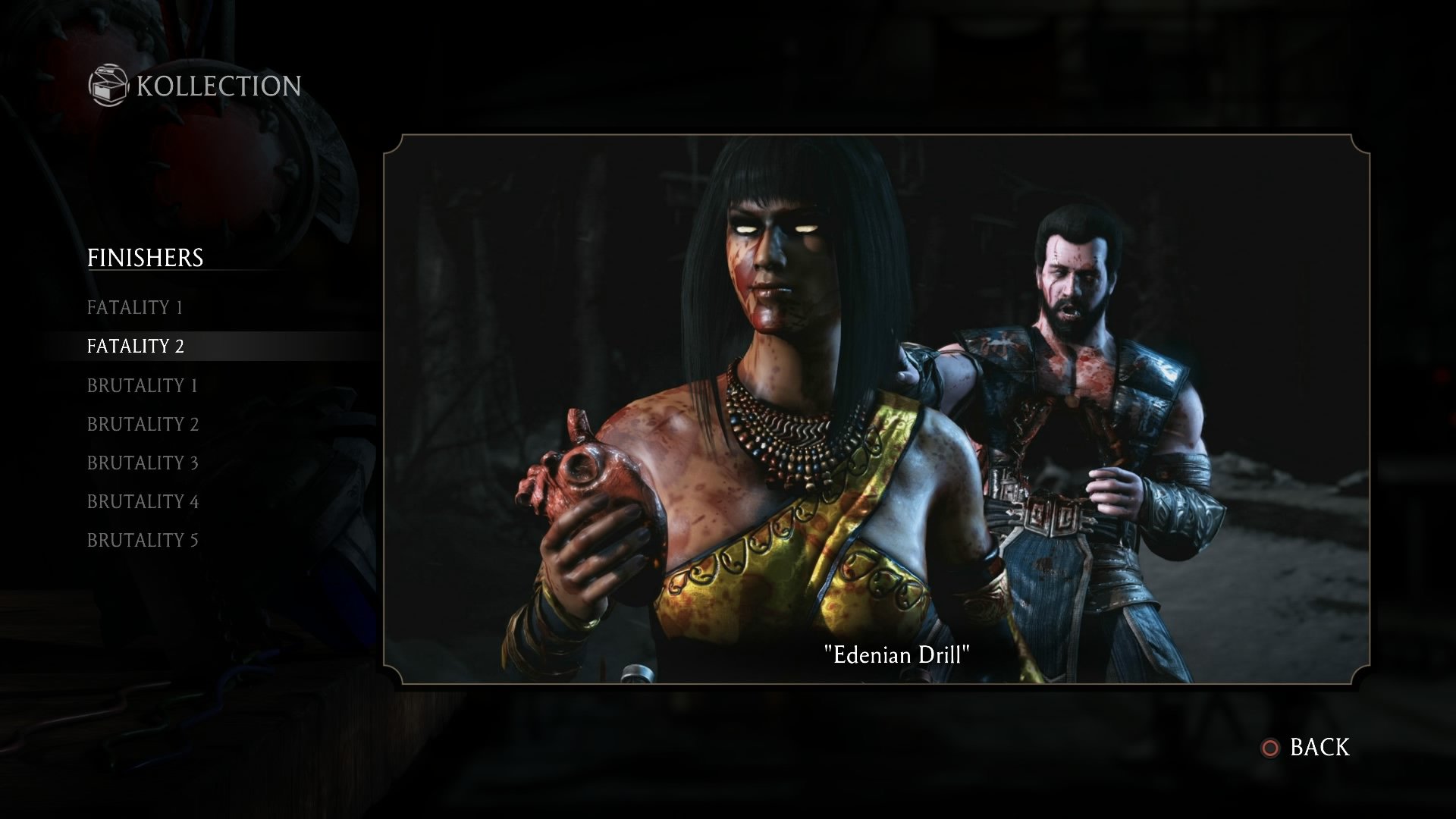Click the Edenian Drill caption text

pyautogui.click(x=898, y=654)
